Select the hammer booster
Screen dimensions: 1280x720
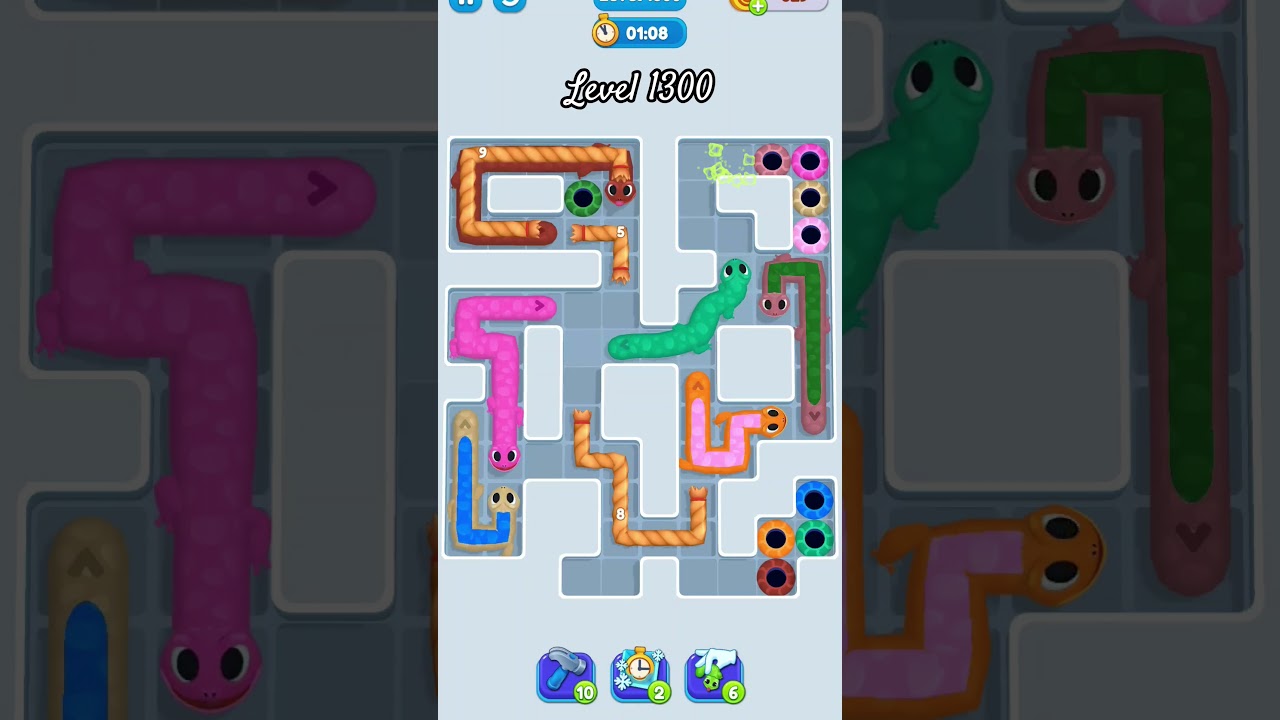[x=566, y=674]
